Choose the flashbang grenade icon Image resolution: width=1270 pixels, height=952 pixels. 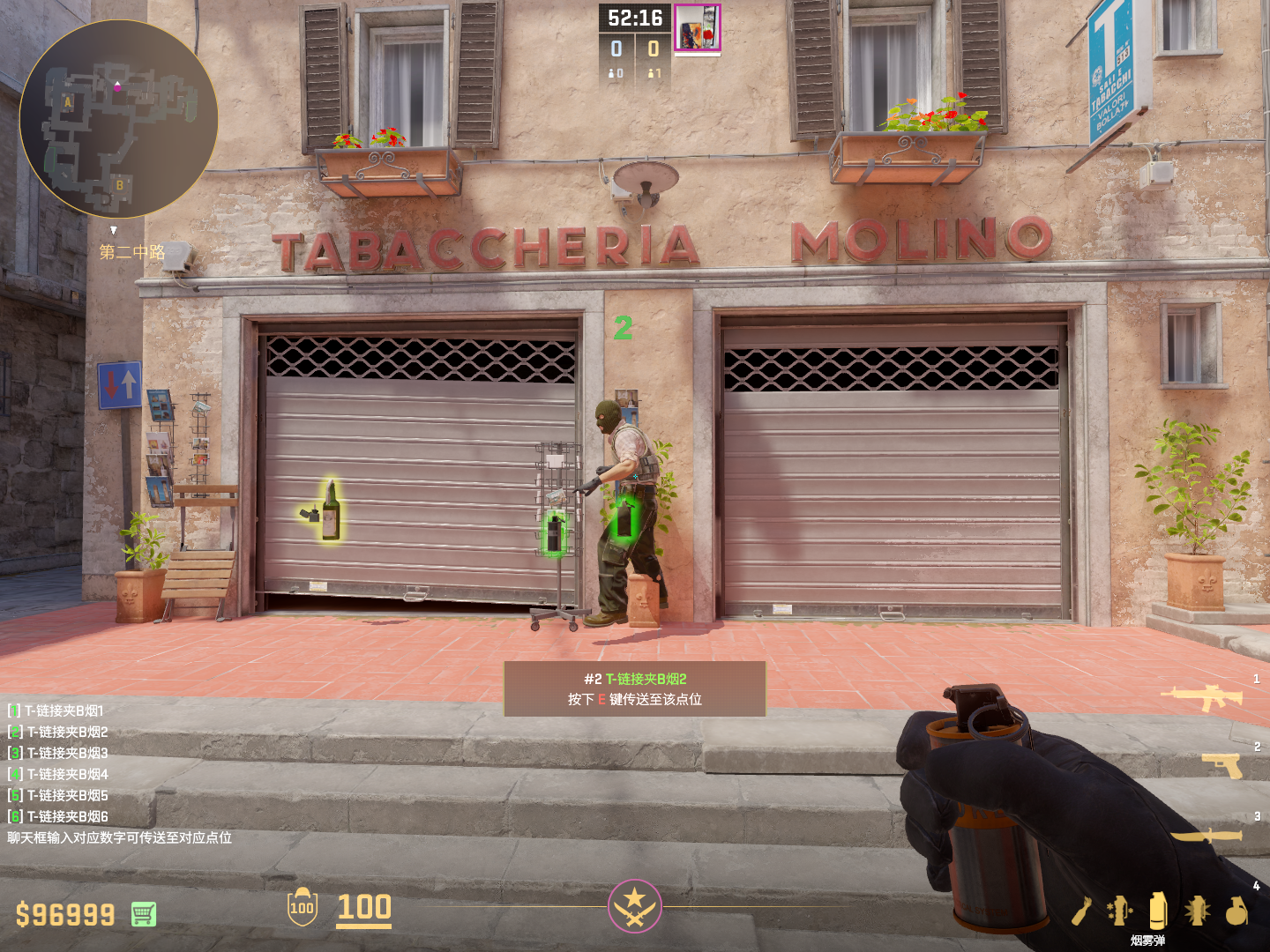pyautogui.click(x=1197, y=911)
